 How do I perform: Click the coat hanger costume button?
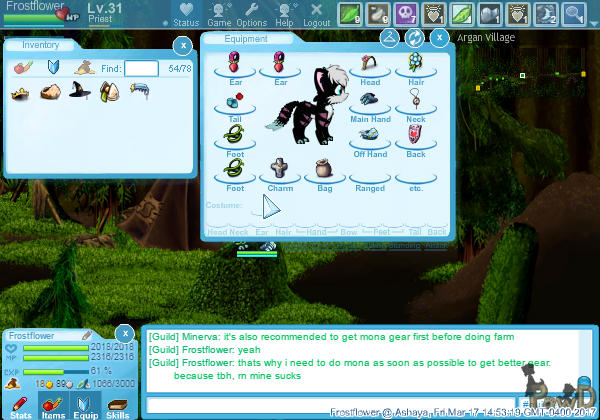coord(389,38)
